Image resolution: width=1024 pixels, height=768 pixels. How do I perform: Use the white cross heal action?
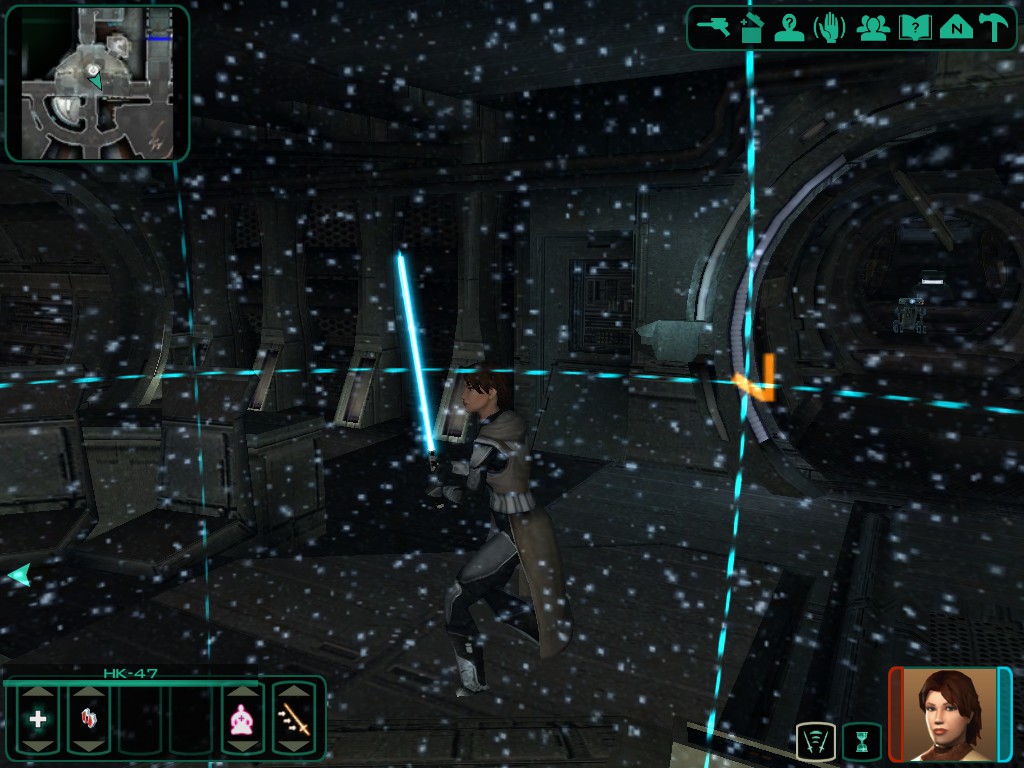pos(38,719)
